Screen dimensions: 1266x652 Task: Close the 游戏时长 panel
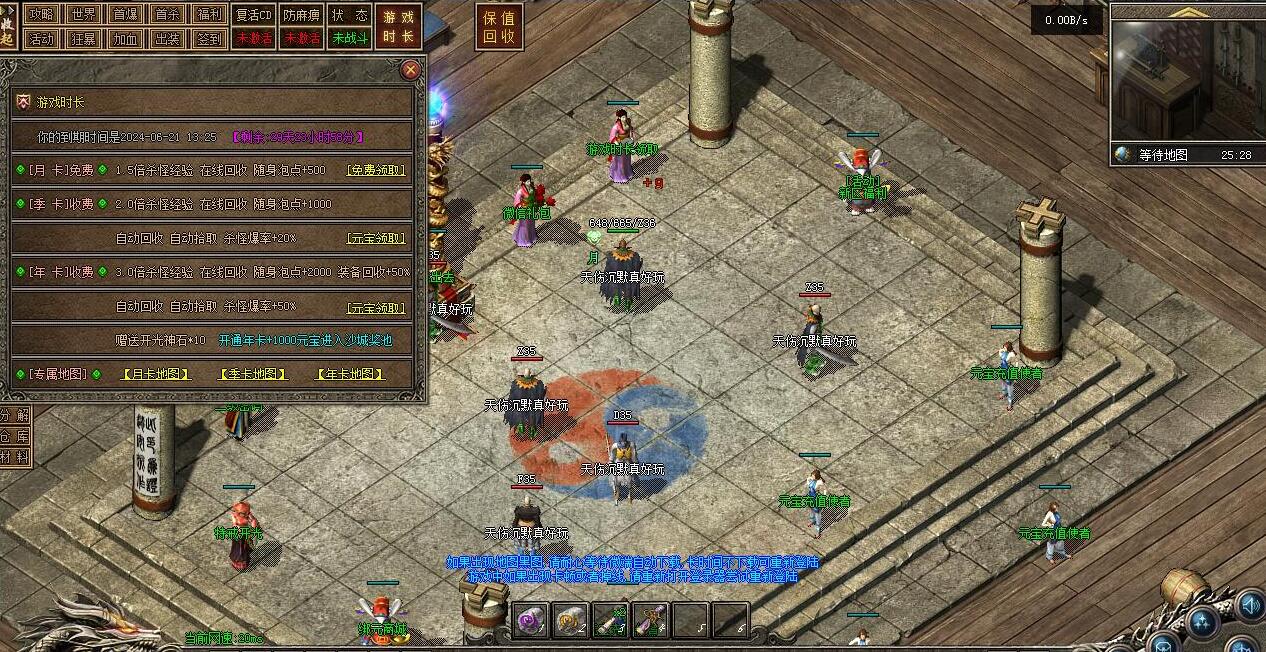point(410,70)
